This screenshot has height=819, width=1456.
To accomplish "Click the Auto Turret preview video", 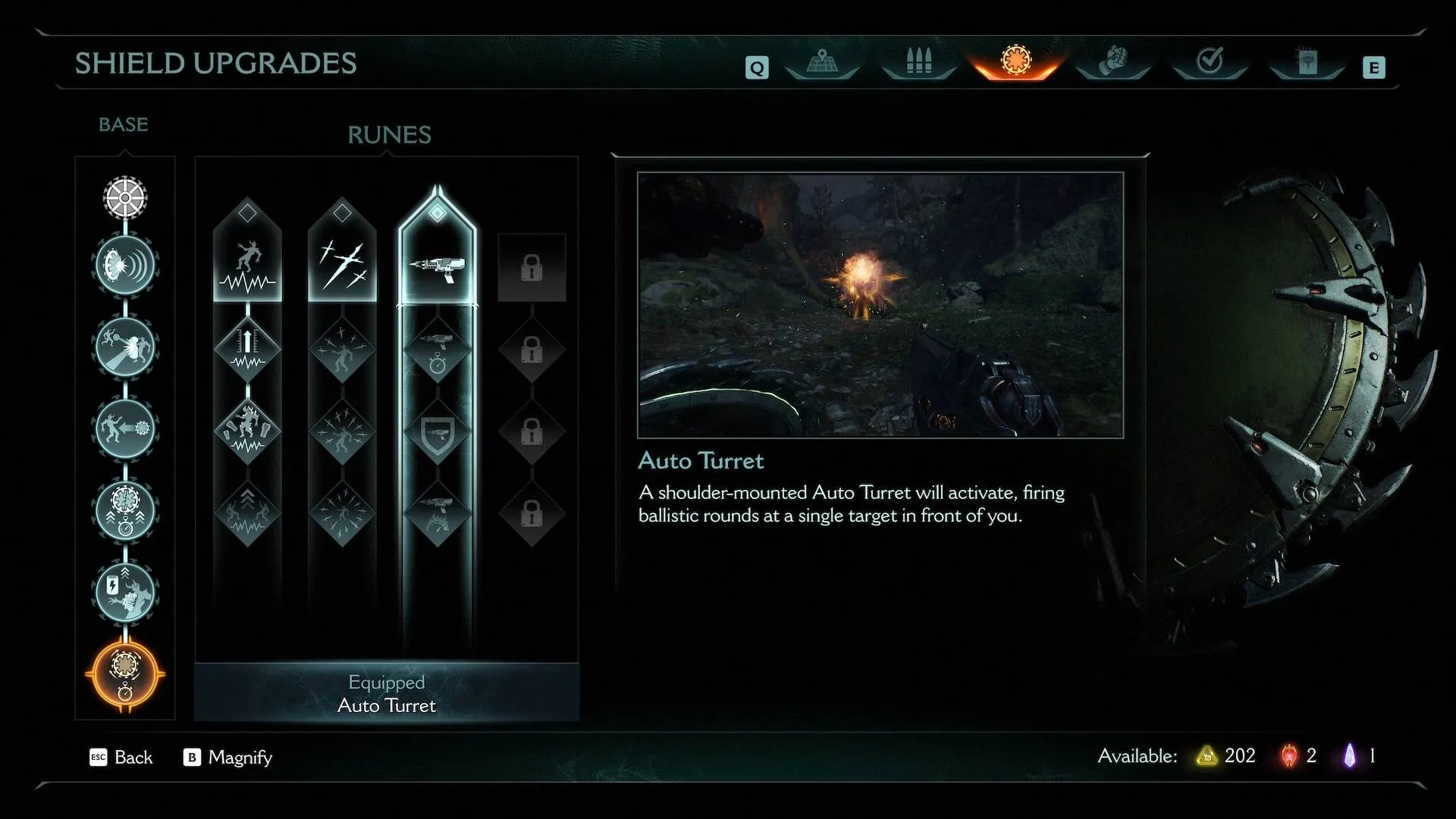I will coord(880,305).
